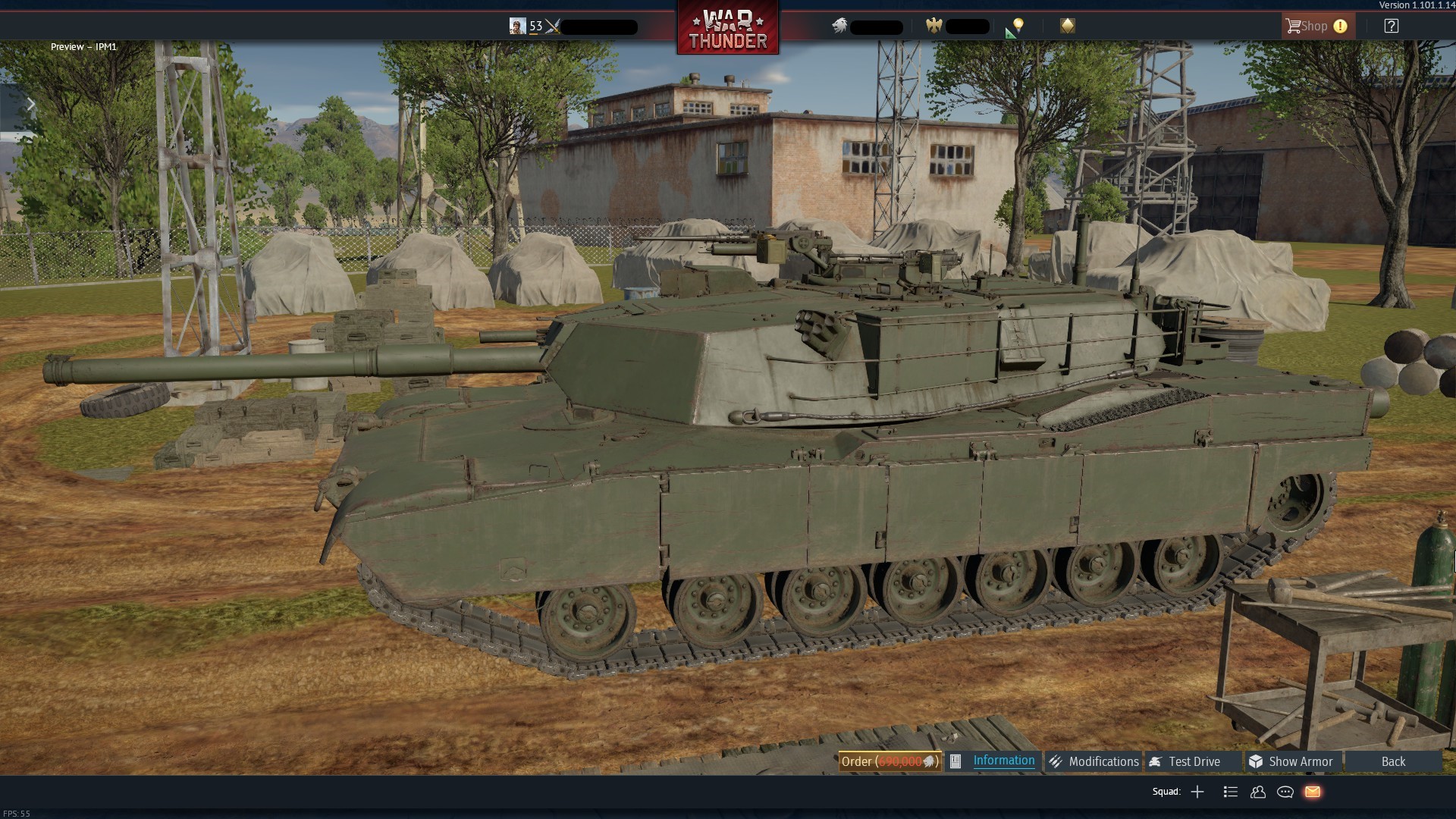The height and width of the screenshot is (819, 1456).
Task: Click the Golden Eagles currency icon
Action: [x=934, y=27]
